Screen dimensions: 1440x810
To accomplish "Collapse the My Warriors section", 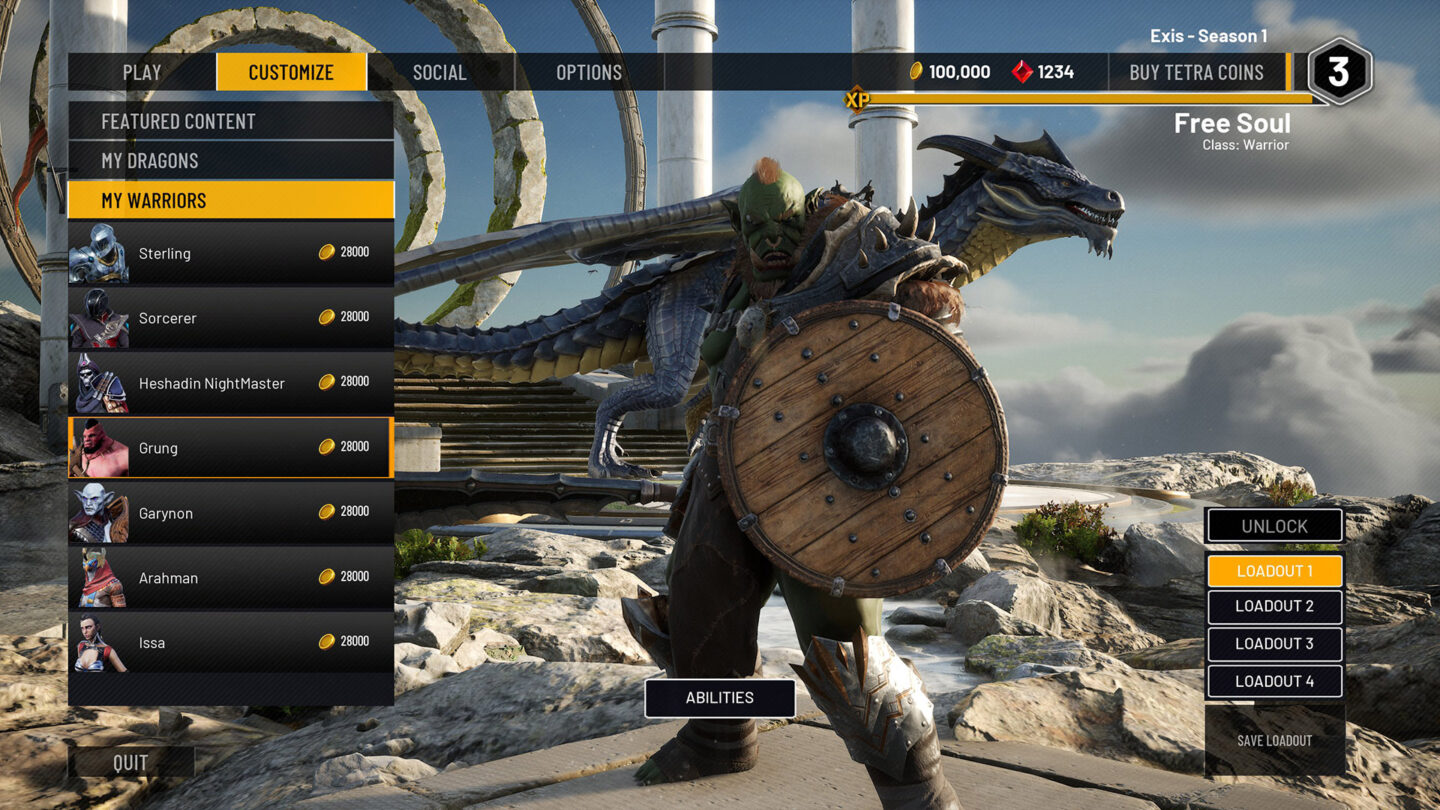I will point(230,200).
